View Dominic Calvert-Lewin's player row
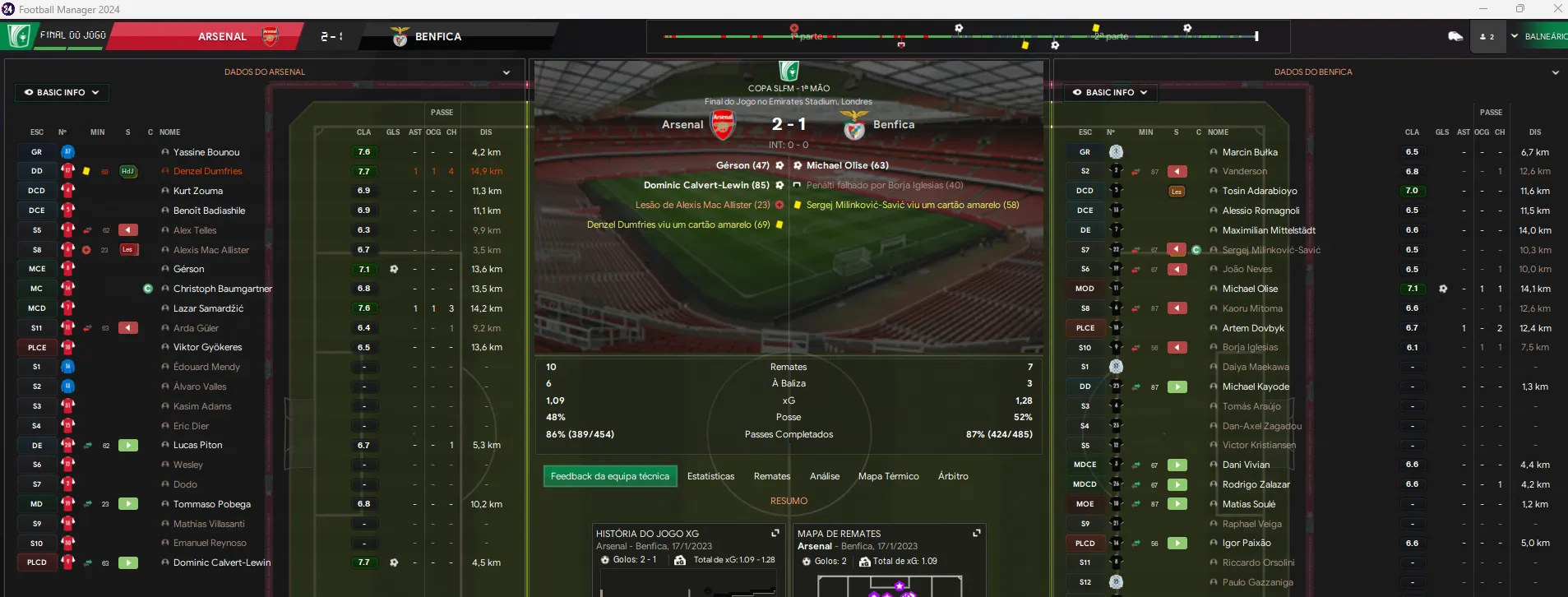Screen dimensions: 1568x597 pos(221,562)
